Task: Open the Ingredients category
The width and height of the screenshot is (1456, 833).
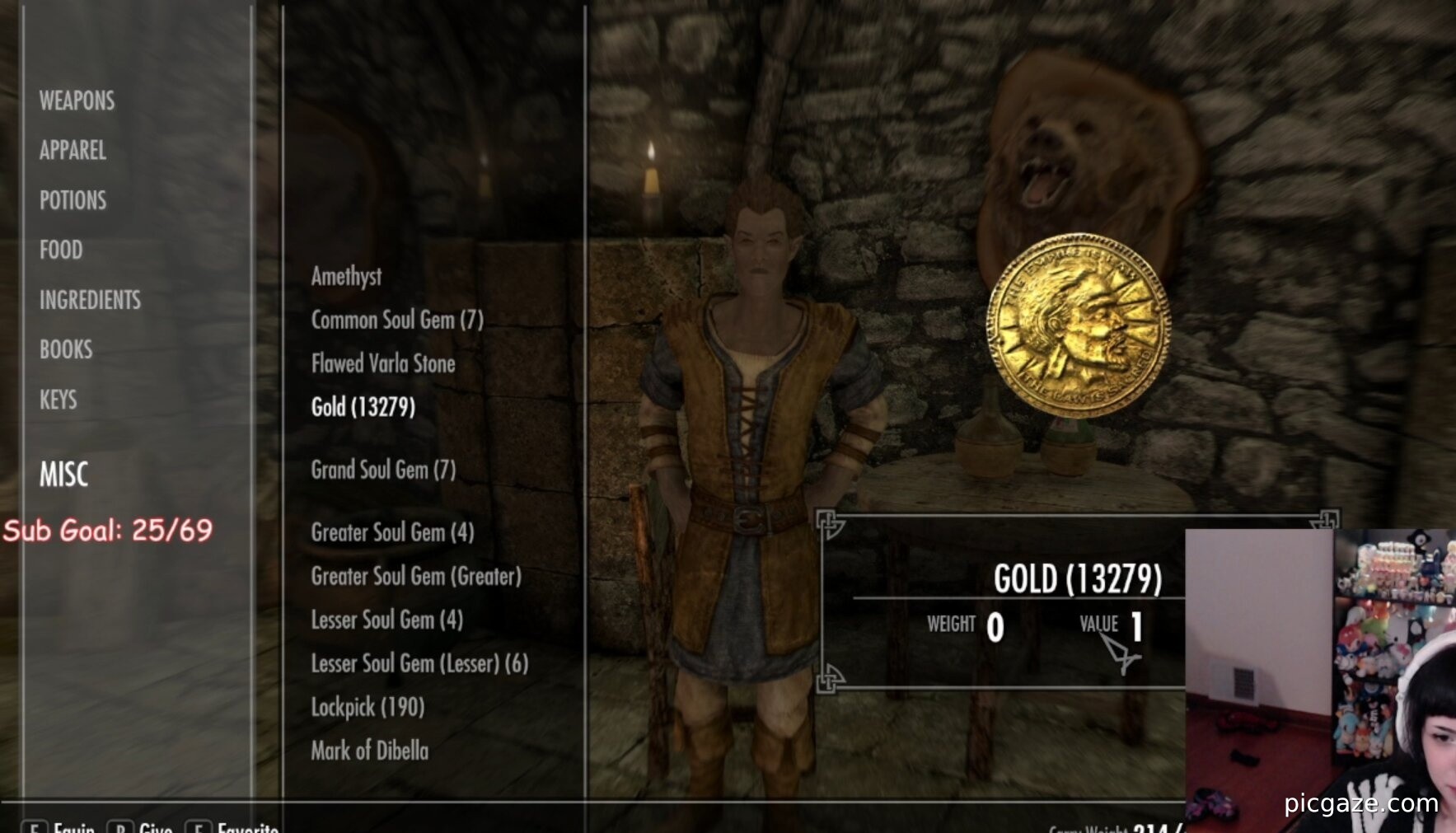Action: pos(90,300)
